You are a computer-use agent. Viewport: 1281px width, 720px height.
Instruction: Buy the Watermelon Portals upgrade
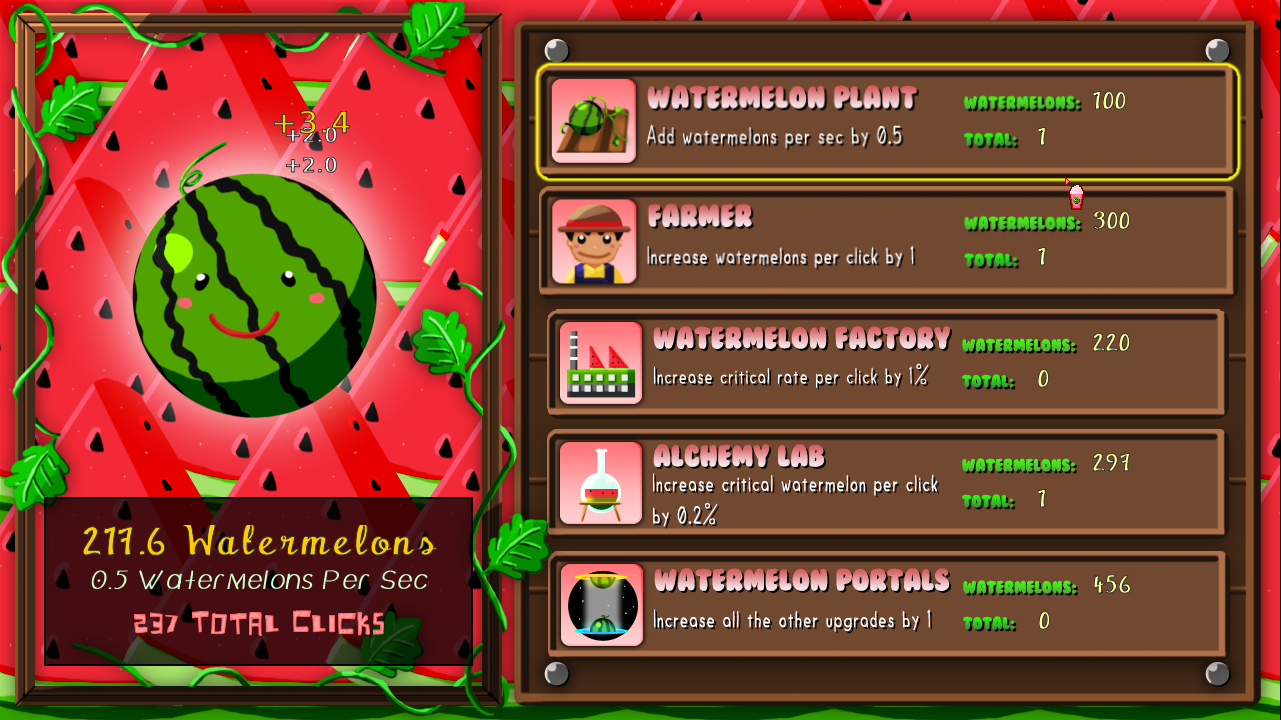pyautogui.click(x=890, y=602)
